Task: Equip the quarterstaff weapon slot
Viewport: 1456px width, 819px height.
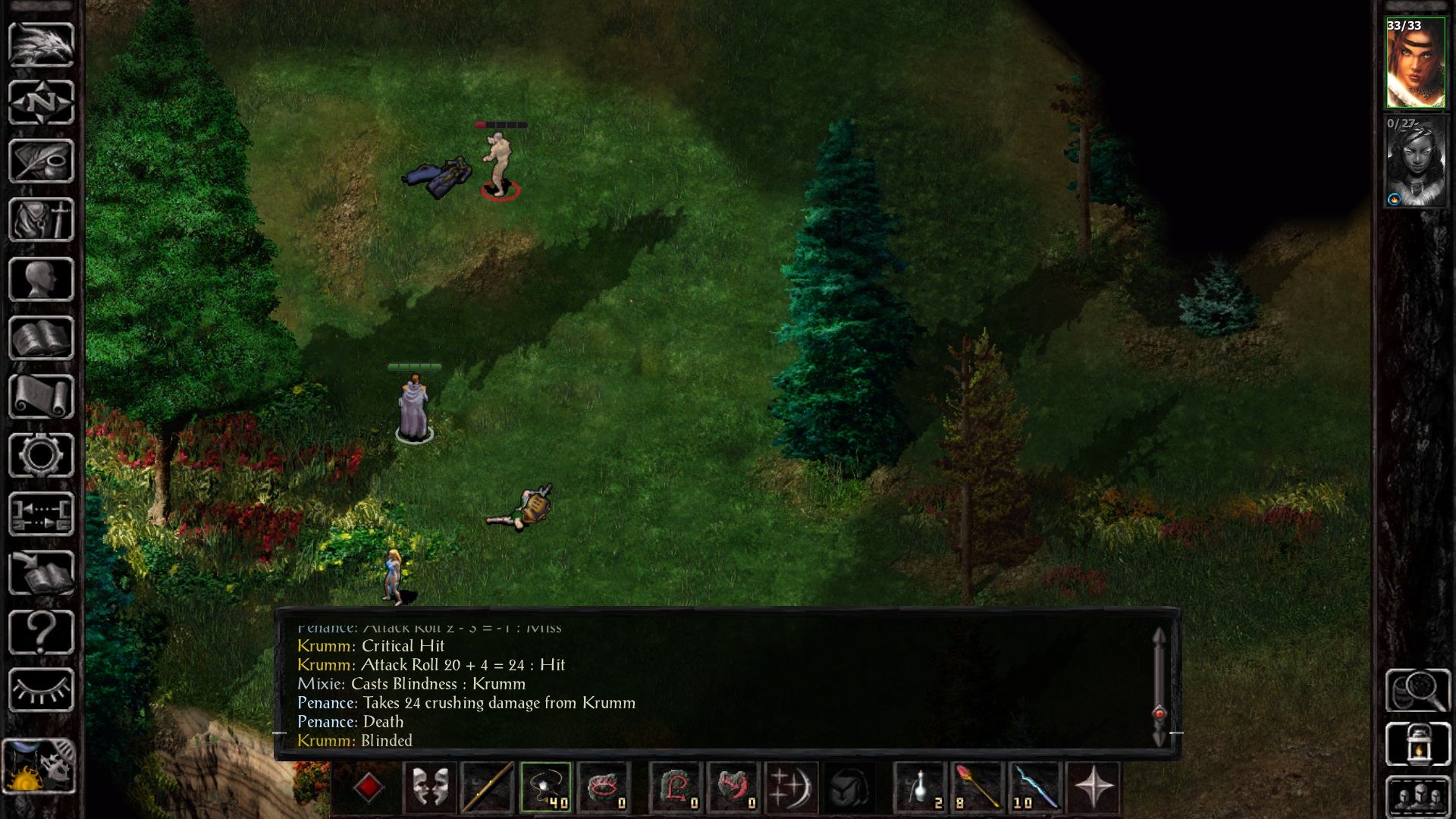Action: tap(487, 787)
